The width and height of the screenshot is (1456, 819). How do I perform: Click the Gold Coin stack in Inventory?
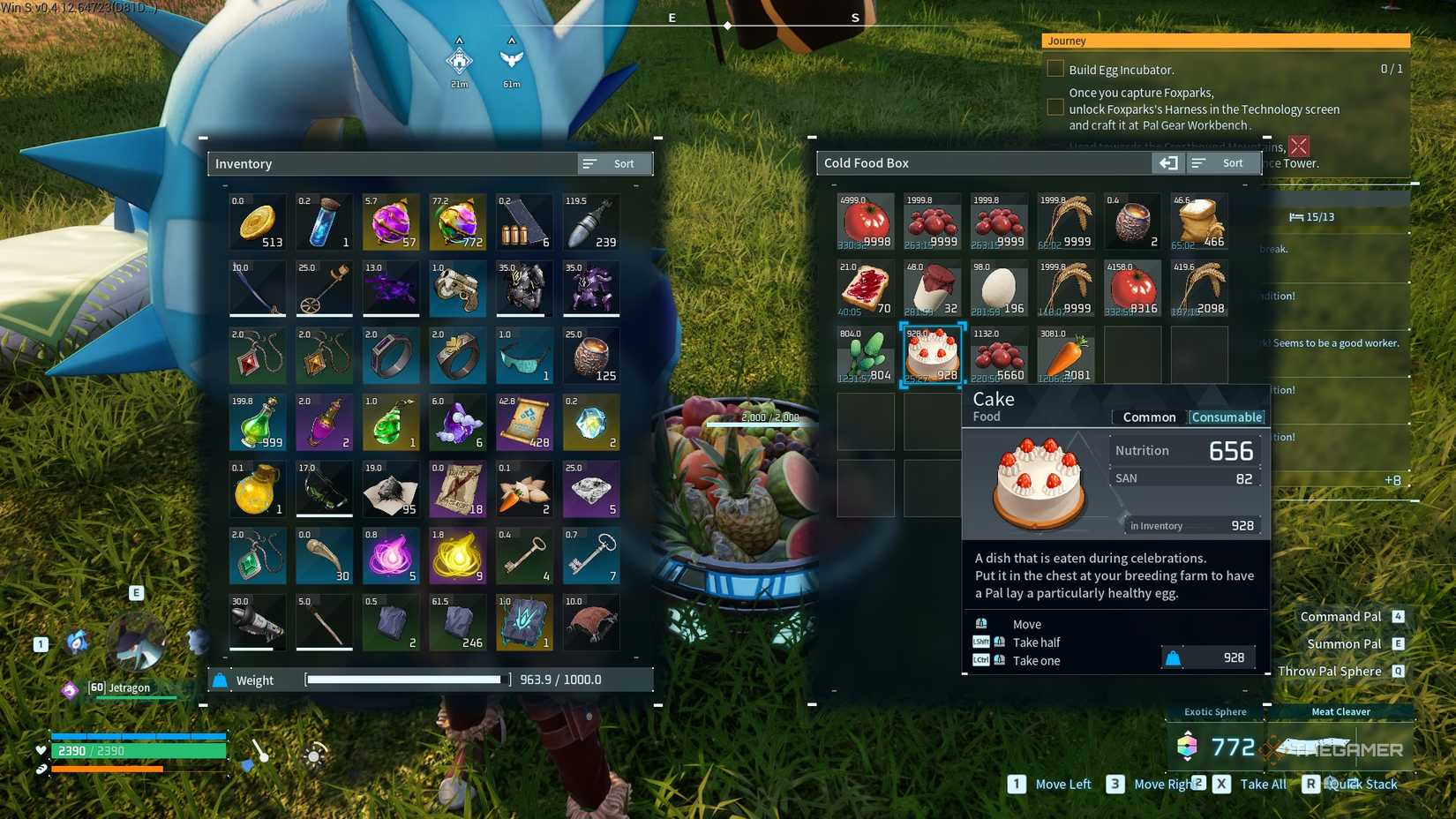tap(258, 222)
